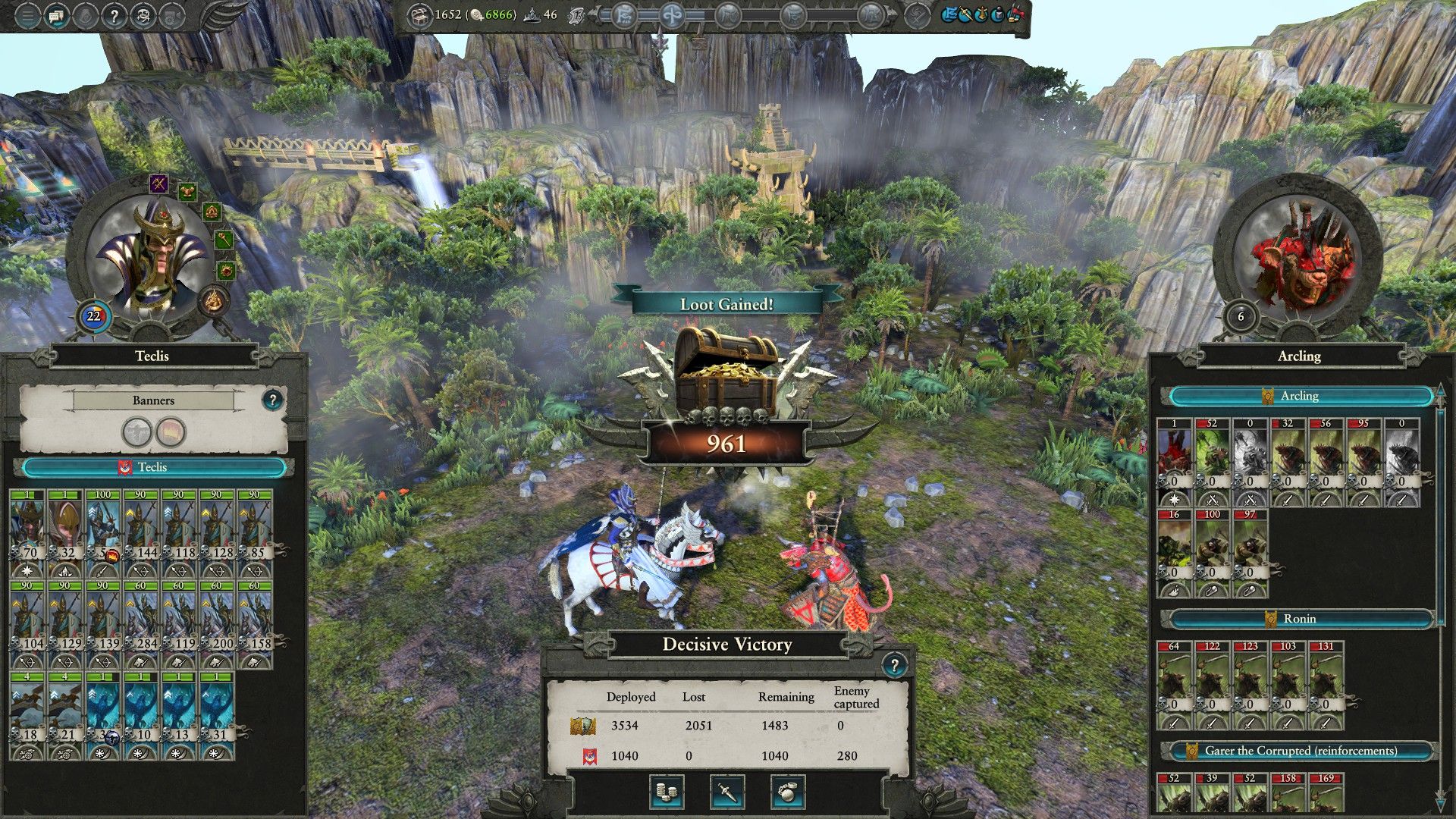Screen dimensions: 1456x819
Task: Click the Arcling army header bar
Action: click(x=1299, y=396)
